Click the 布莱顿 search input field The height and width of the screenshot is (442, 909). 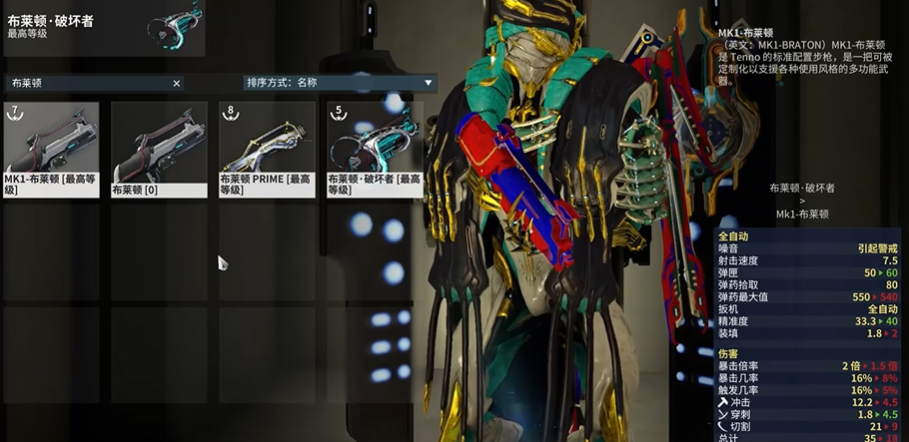pyautogui.click(x=90, y=84)
